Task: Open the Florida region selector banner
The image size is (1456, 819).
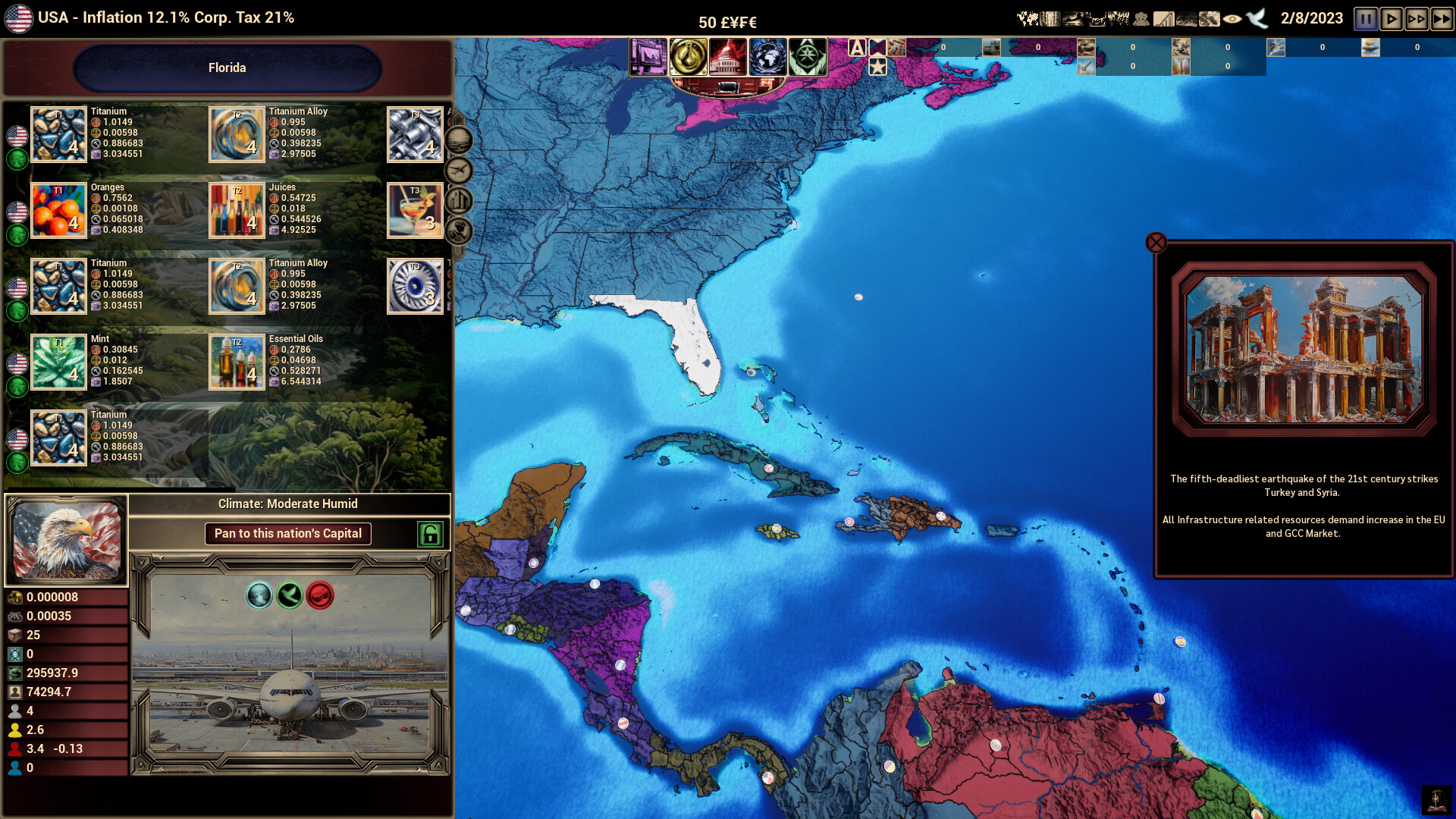Action: pos(227,67)
